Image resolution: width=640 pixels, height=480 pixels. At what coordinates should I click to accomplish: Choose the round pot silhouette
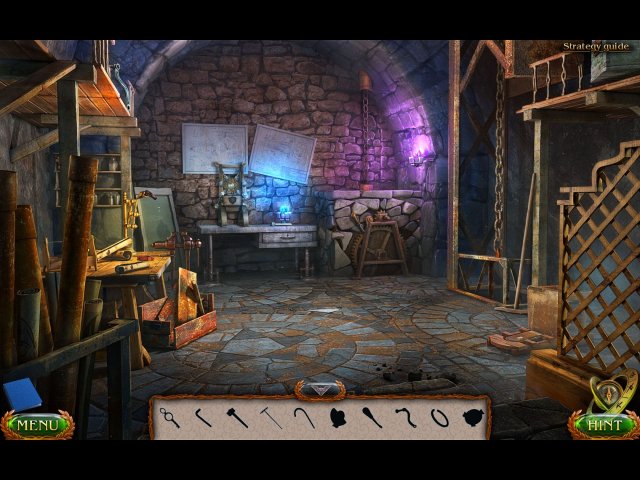472,416
